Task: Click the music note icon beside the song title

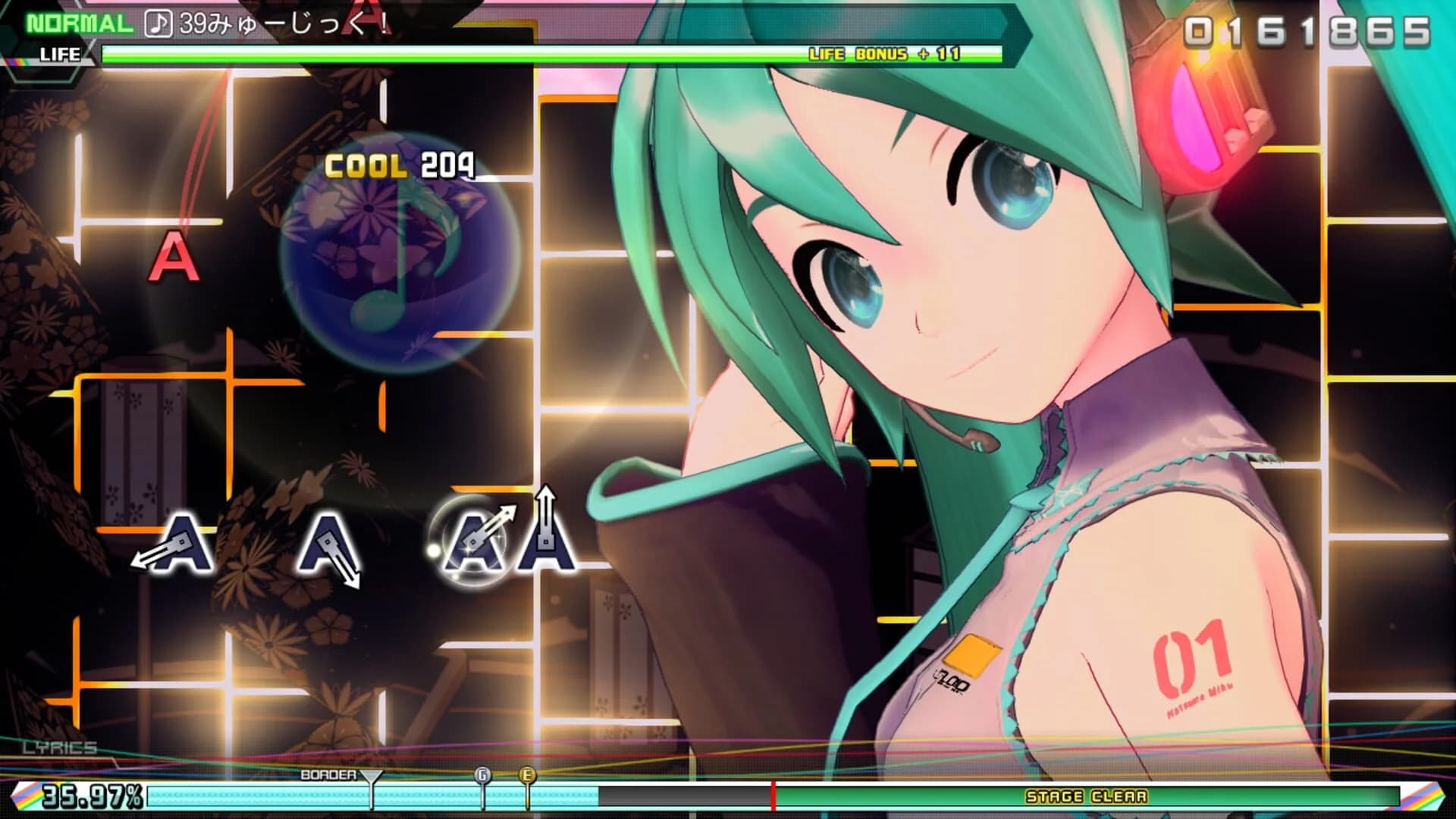Action: click(x=159, y=20)
